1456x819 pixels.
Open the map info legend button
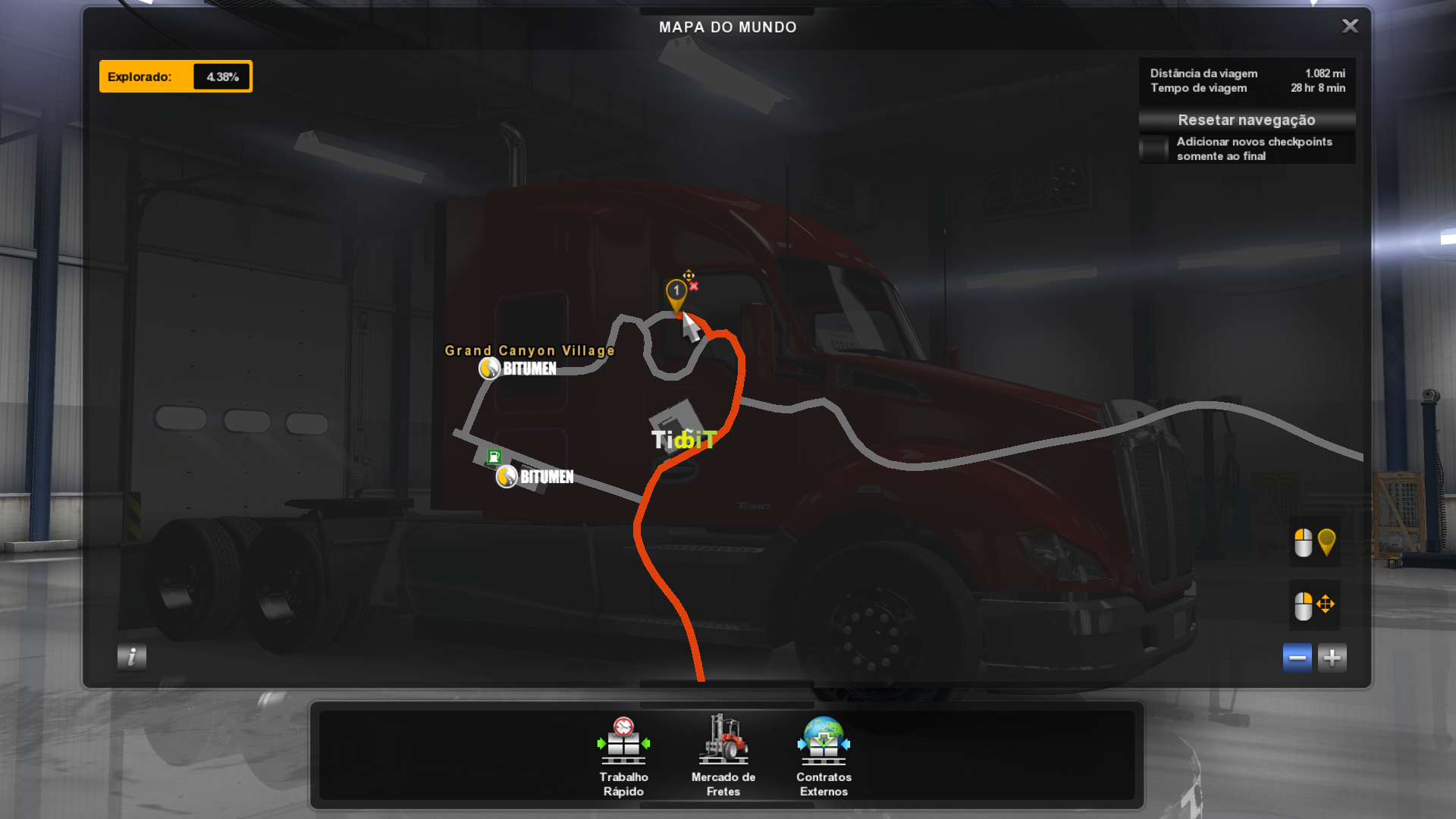(x=131, y=657)
